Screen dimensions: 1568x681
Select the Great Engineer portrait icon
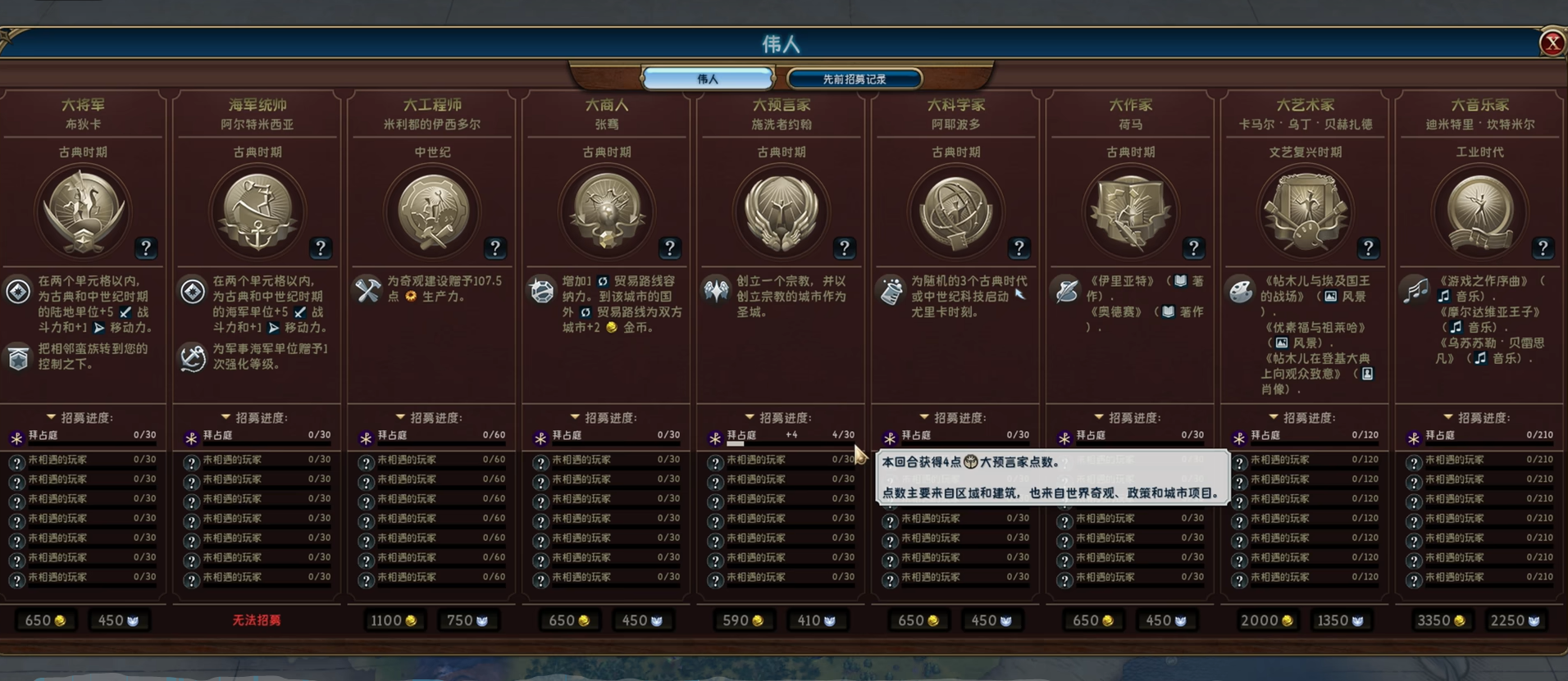tap(432, 210)
